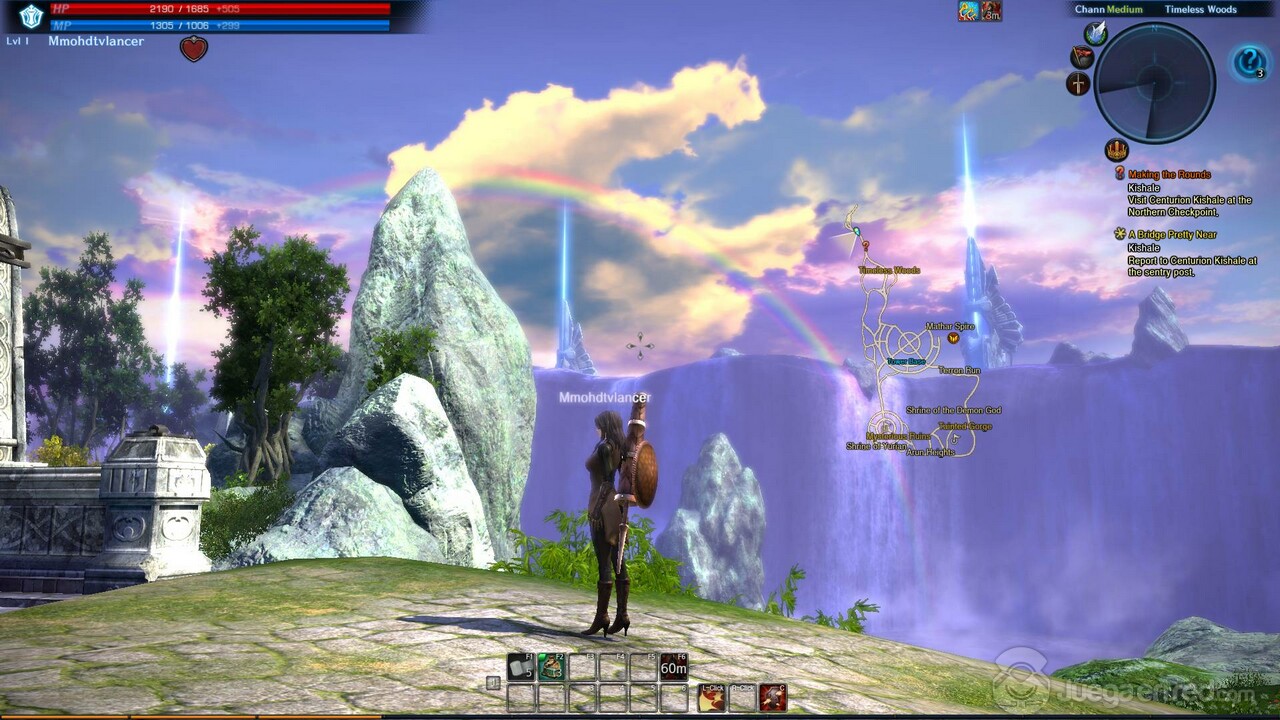
Task: Activate the L-Click attack skill
Action: pos(711,698)
